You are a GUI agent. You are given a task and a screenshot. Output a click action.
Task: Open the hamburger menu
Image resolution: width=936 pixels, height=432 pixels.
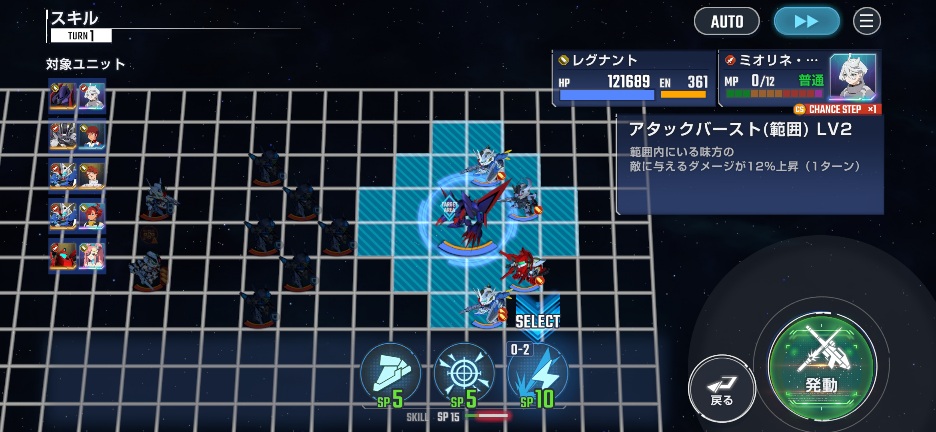tap(867, 21)
